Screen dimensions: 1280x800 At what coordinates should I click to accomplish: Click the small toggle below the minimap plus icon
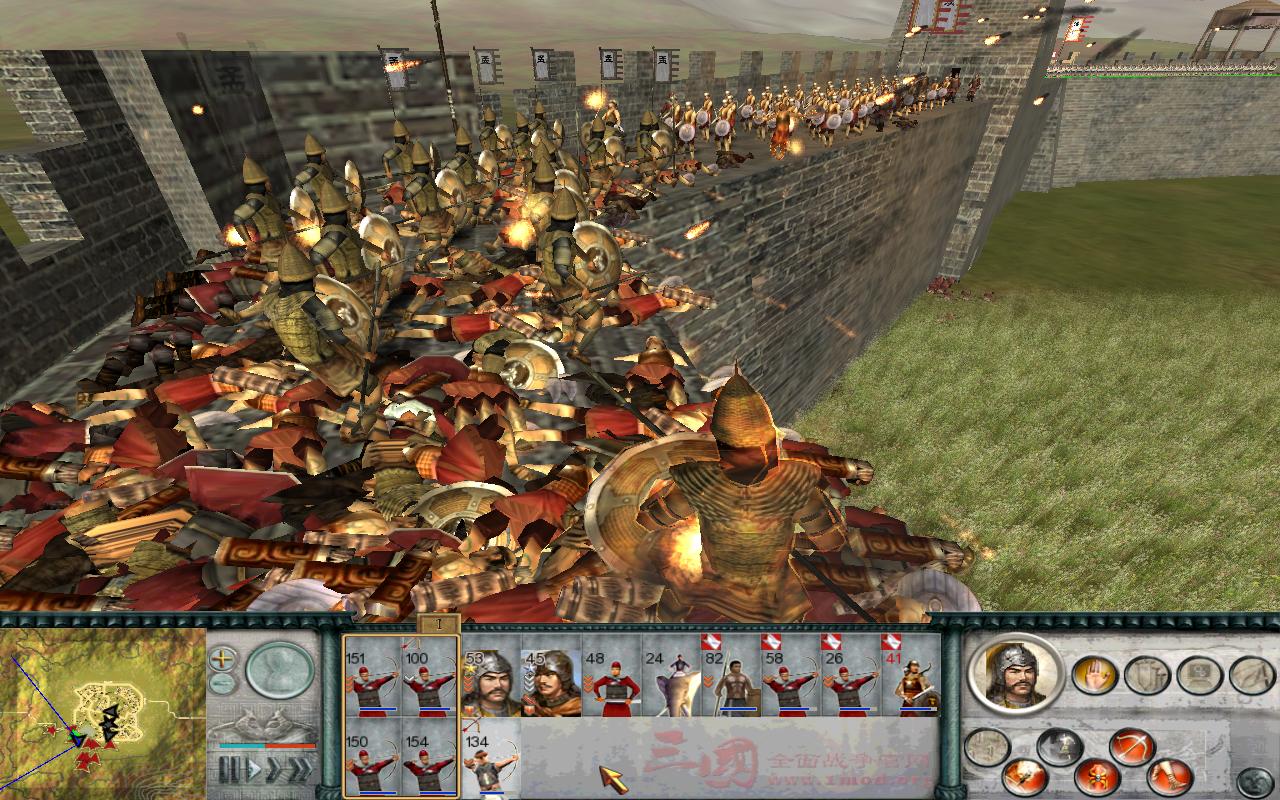pos(220,682)
